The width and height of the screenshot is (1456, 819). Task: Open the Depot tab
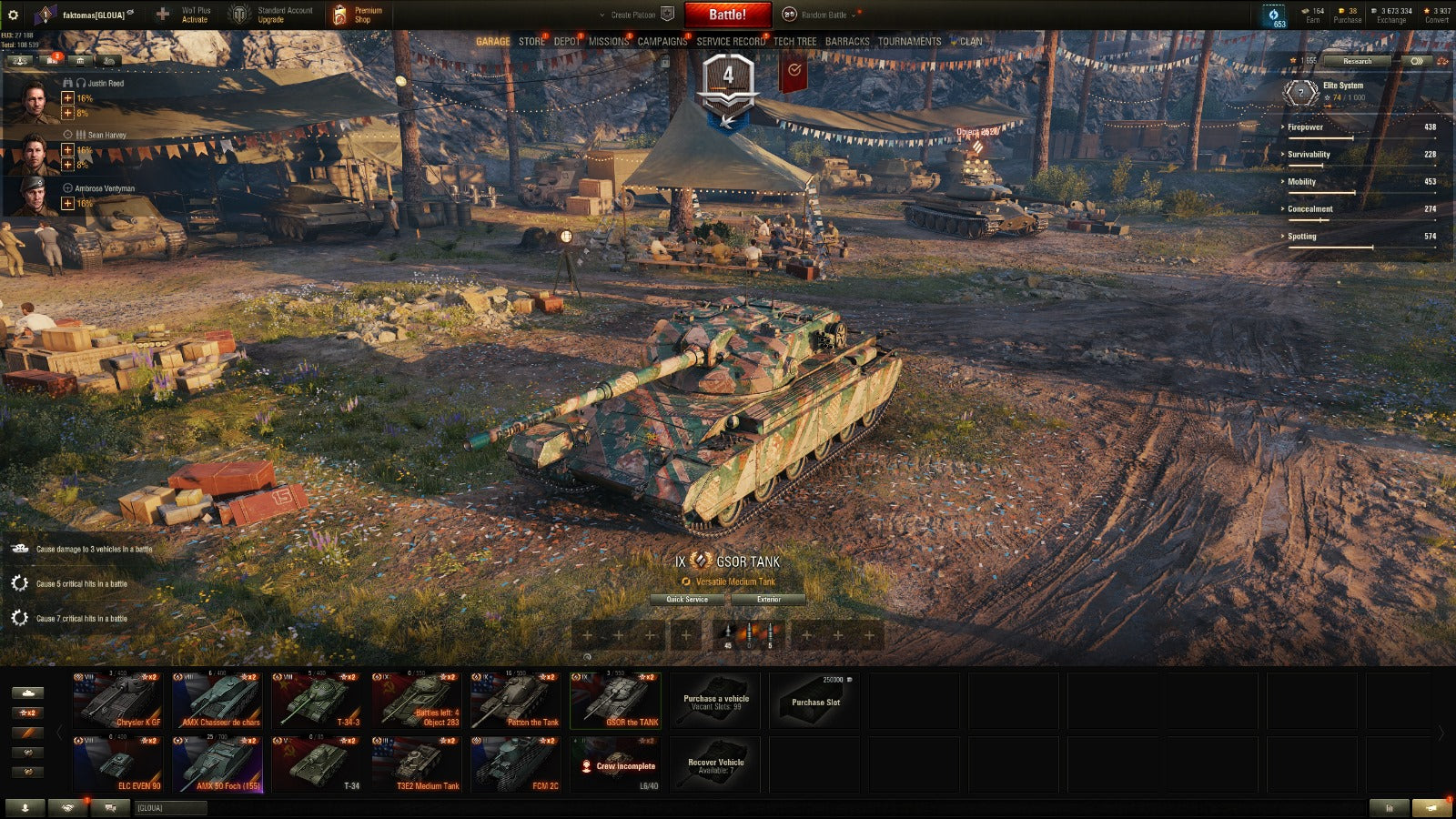(x=566, y=42)
